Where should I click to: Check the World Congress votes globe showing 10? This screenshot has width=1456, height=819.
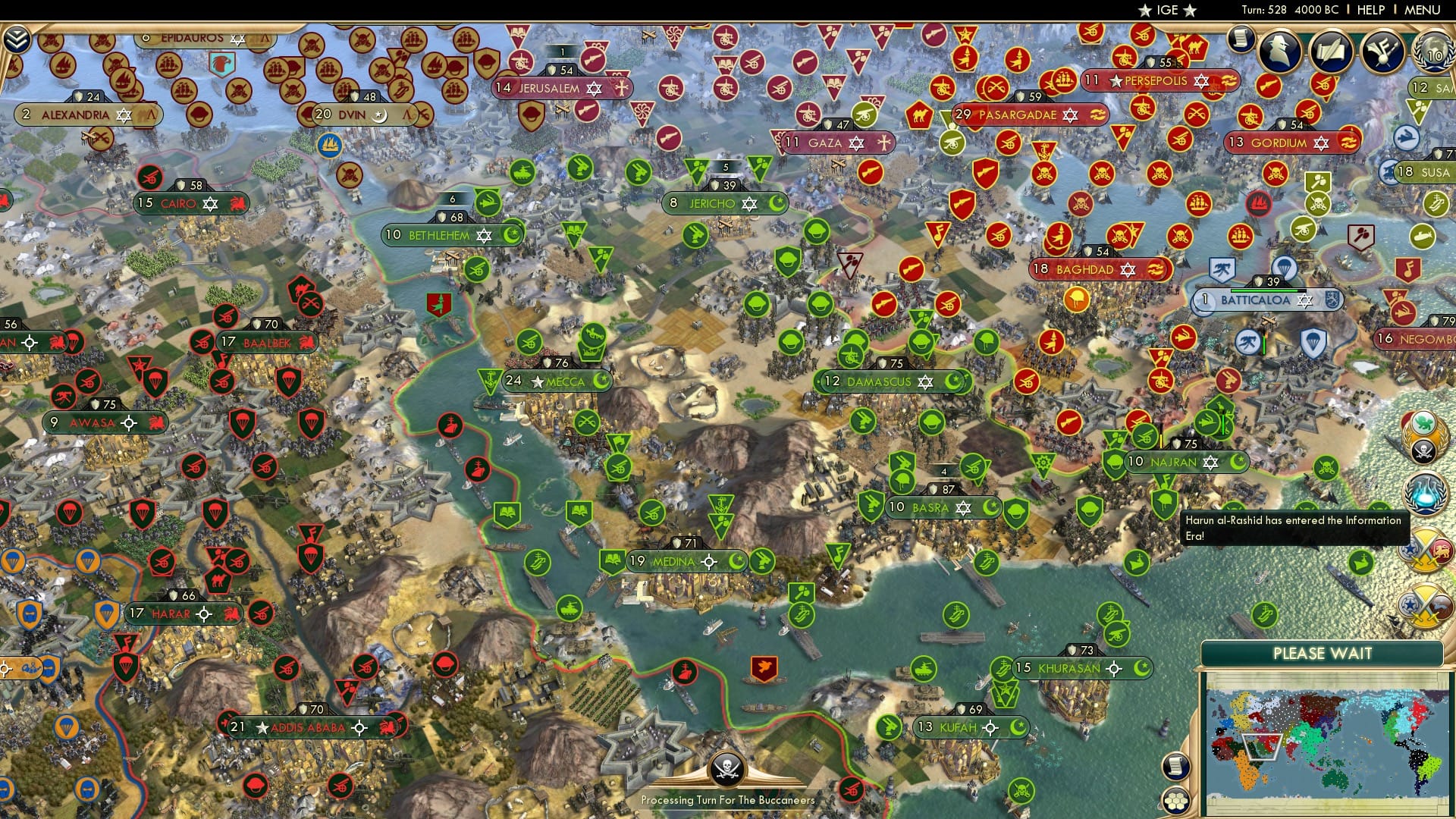(x=1432, y=53)
